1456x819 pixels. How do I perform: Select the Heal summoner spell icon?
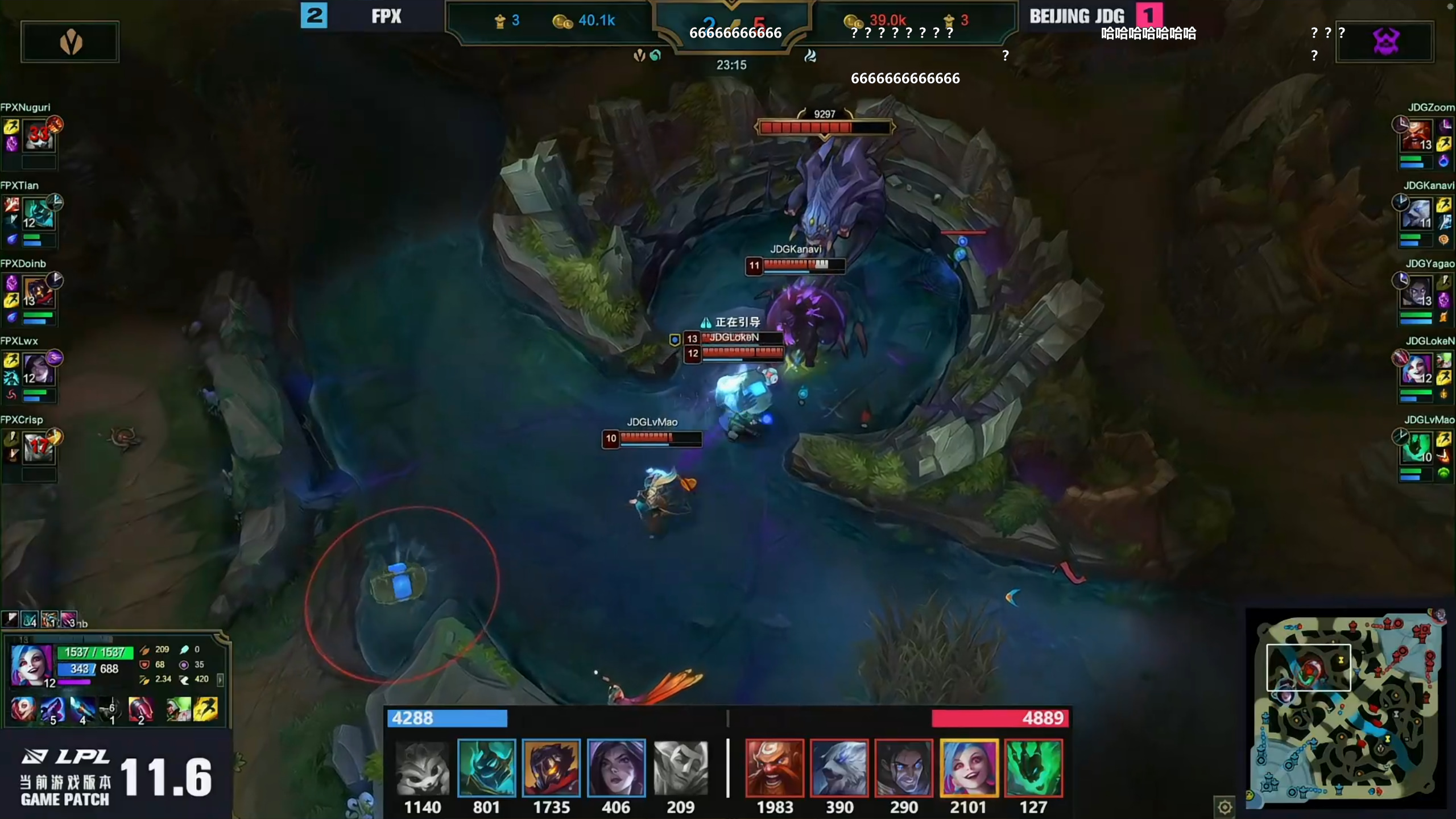pyautogui.click(x=178, y=710)
